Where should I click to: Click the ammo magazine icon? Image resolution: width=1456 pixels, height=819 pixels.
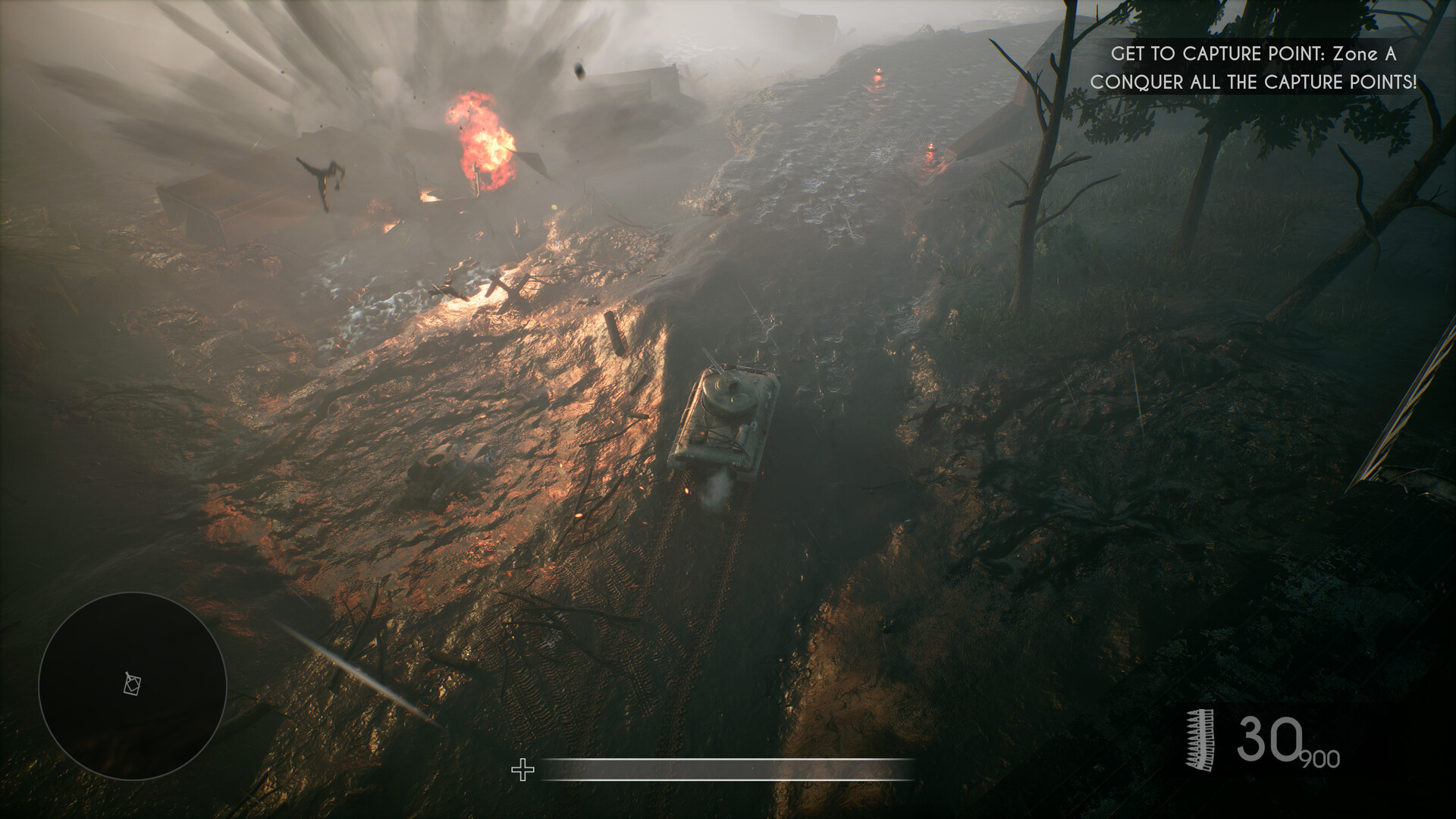point(1200,741)
